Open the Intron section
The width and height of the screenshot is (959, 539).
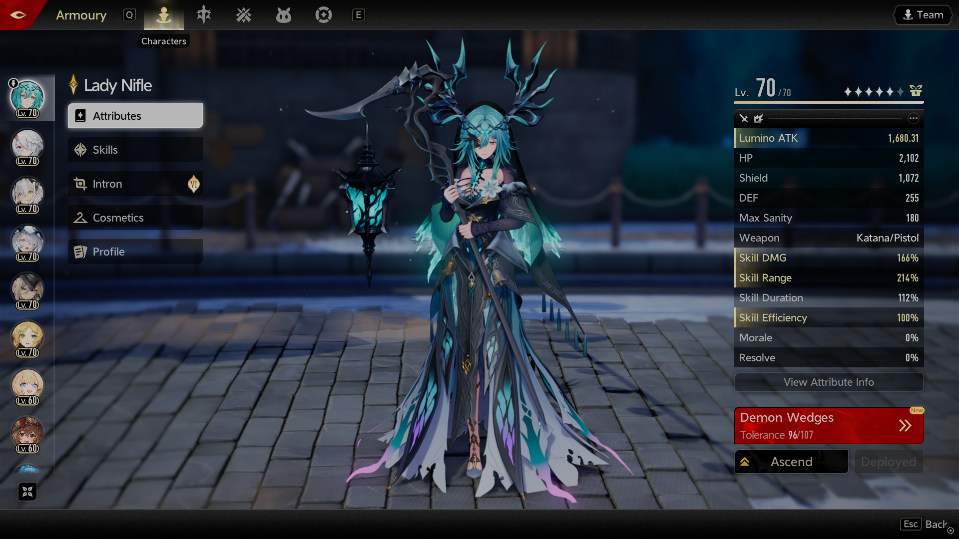pos(135,184)
